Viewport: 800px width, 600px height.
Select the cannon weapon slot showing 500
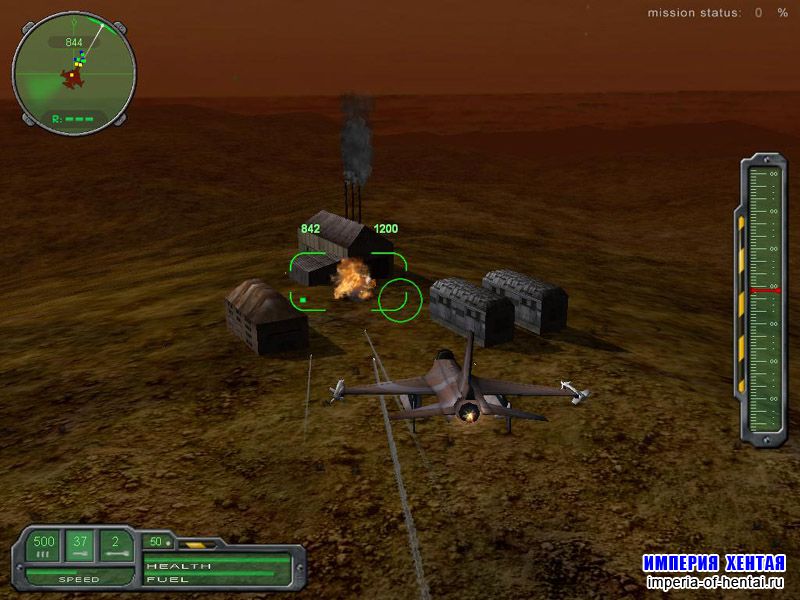pos(43,546)
